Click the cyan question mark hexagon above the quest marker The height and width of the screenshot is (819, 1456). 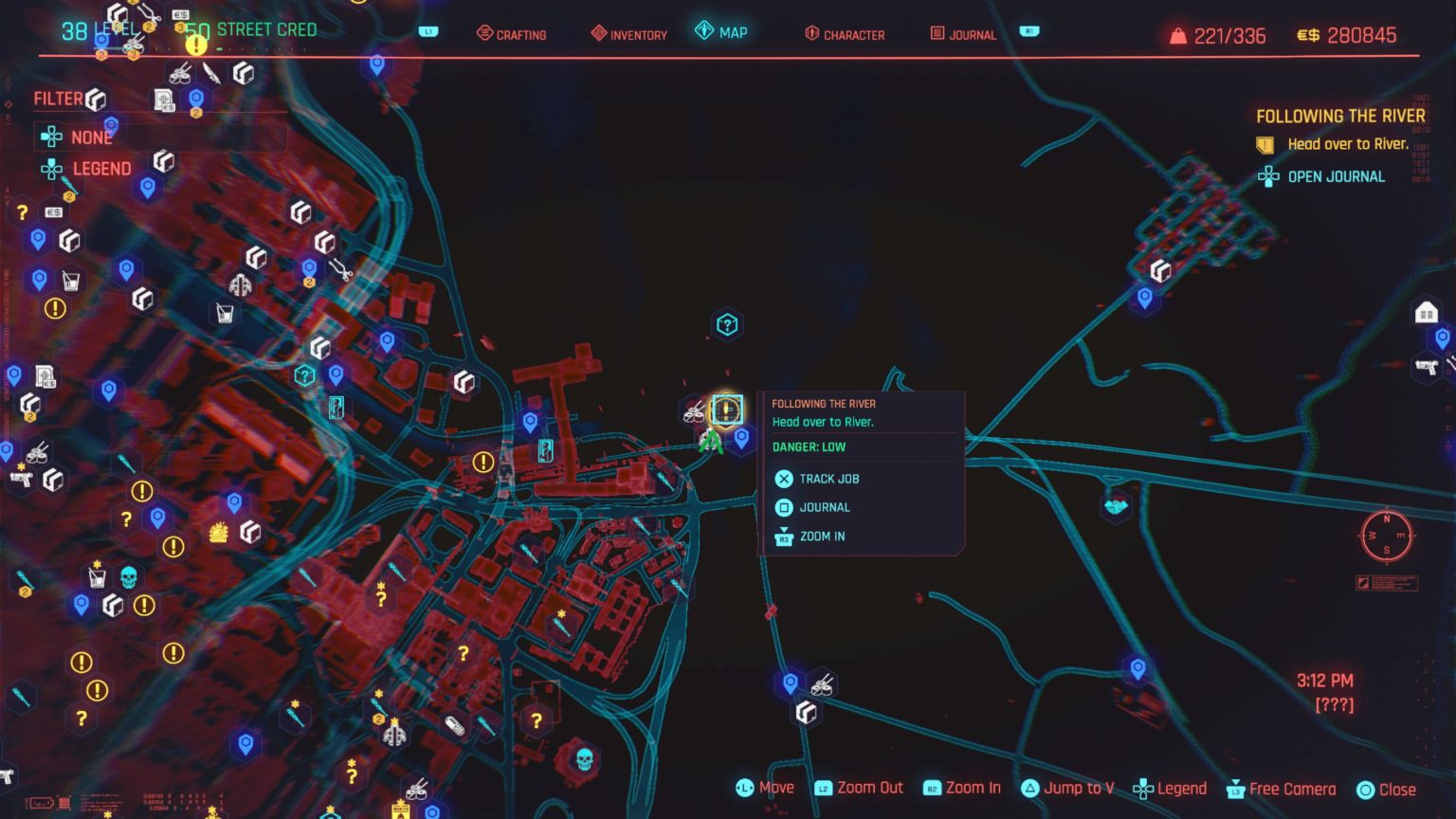click(x=725, y=324)
